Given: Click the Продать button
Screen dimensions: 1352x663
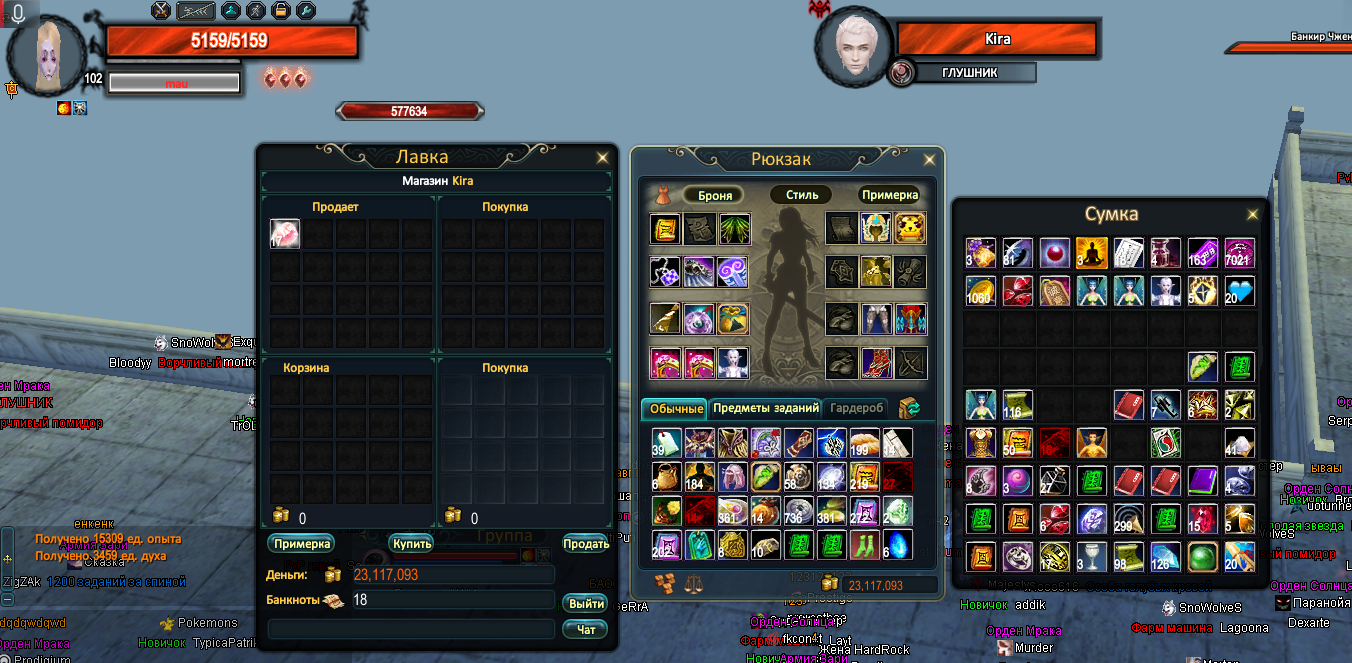Looking at the screenshot, I should [x=586, y=543].
